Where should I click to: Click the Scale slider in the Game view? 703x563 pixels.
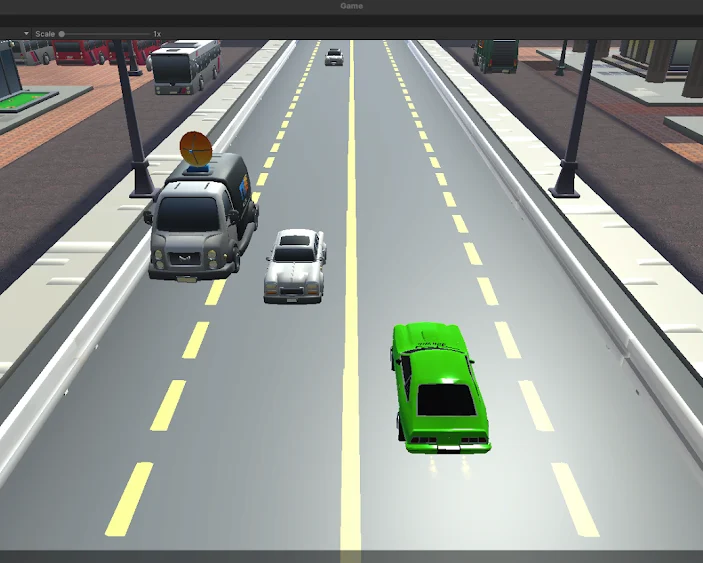[62, 34]
